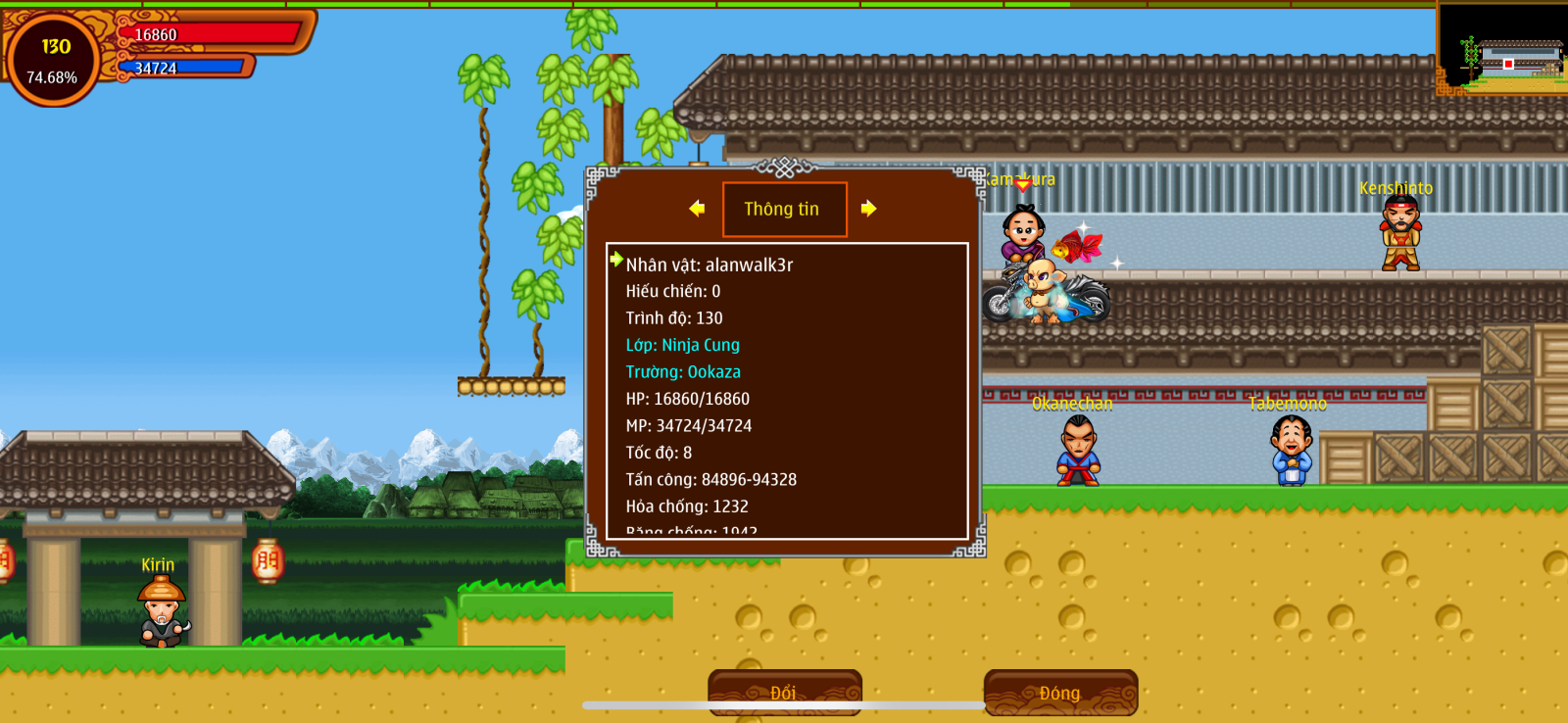Screen dimensions: 1568x723
Task: Choose the Lớp: Ninja Cung entry
Action: 683,345
